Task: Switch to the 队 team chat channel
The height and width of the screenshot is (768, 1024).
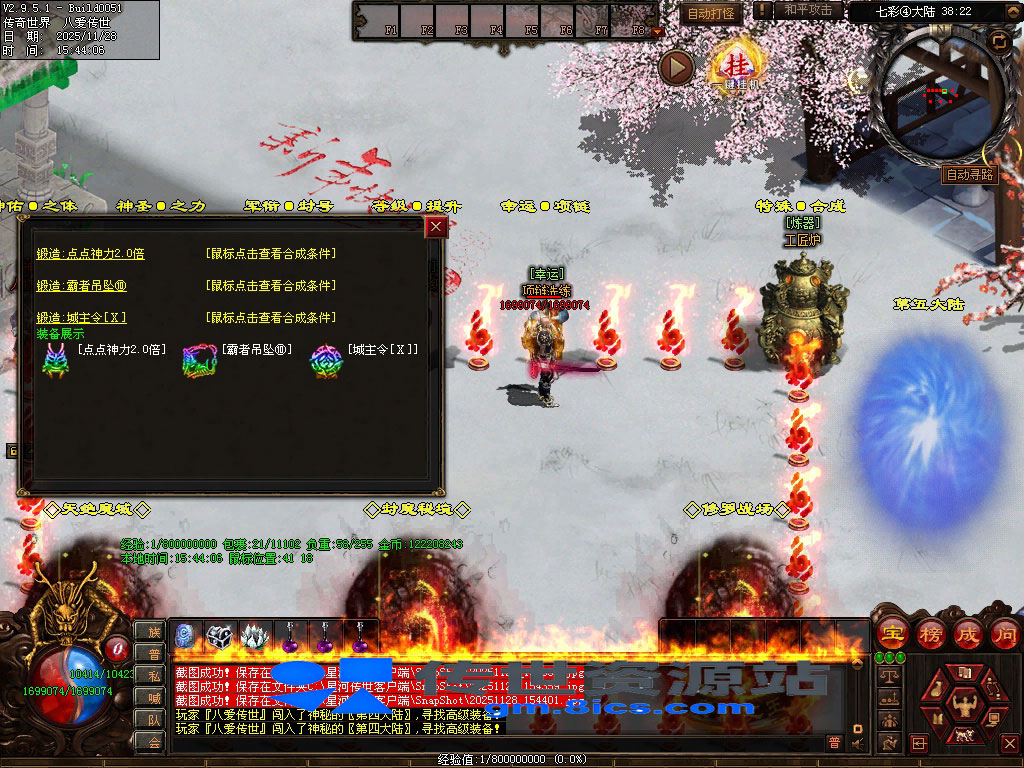Action: [x=153, y=719]
